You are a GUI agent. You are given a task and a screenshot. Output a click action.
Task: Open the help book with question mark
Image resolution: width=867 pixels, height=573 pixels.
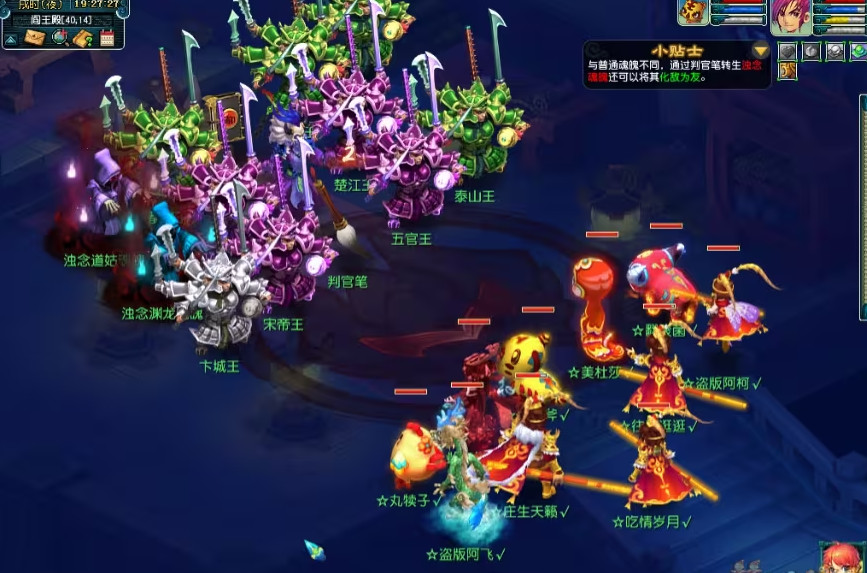(x=84, y=38)
